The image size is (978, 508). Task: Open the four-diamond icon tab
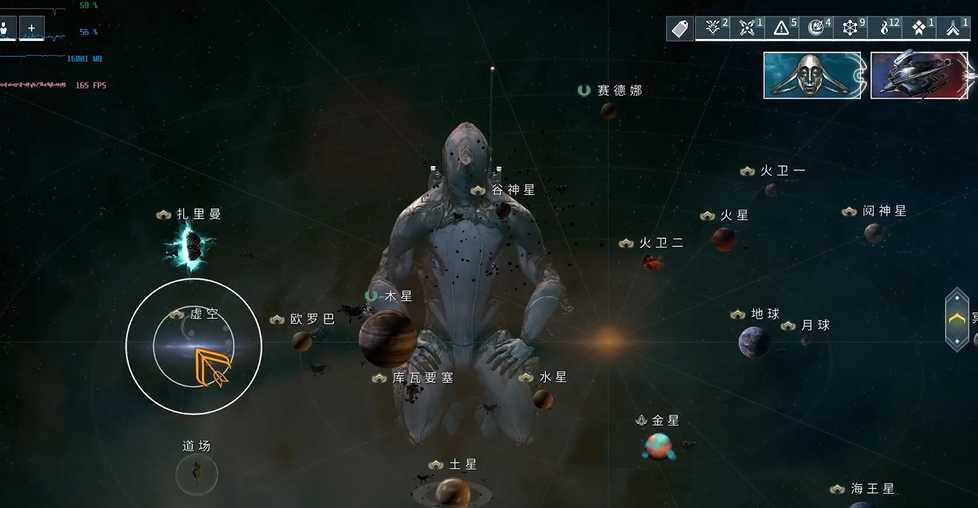click(x=918, y=28)
